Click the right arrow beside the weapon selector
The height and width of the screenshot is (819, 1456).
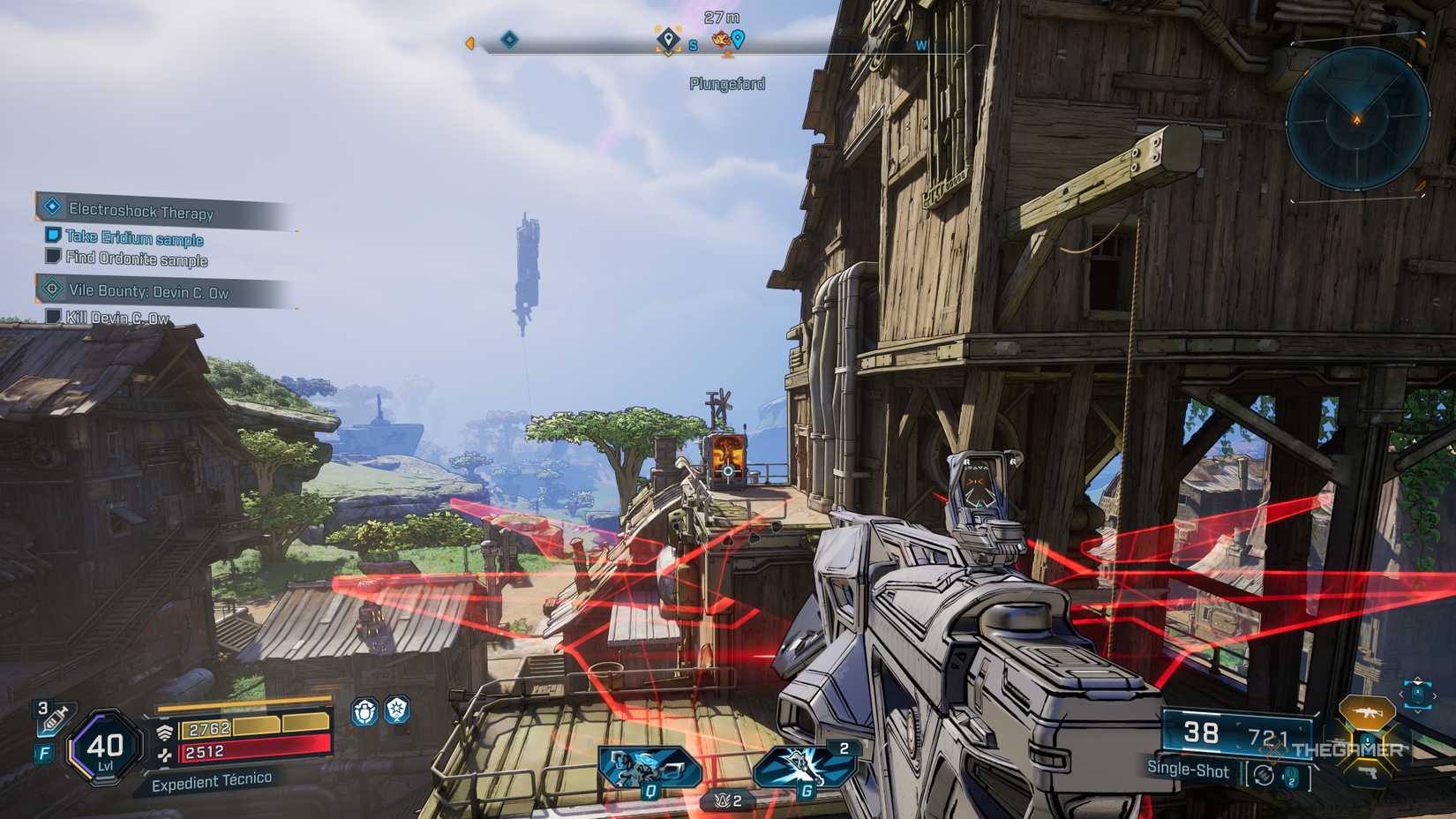click(1435, 696)
